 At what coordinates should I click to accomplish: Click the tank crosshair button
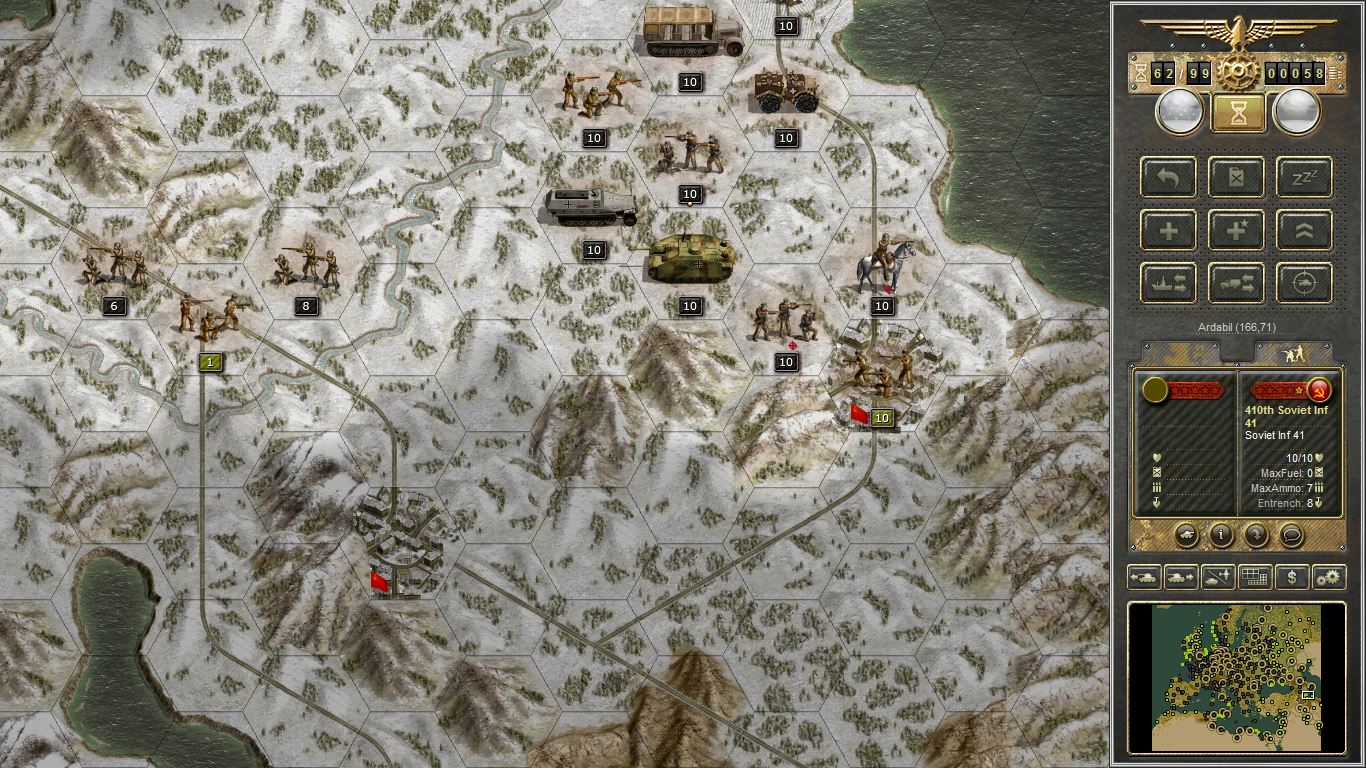coord(1304,283)
